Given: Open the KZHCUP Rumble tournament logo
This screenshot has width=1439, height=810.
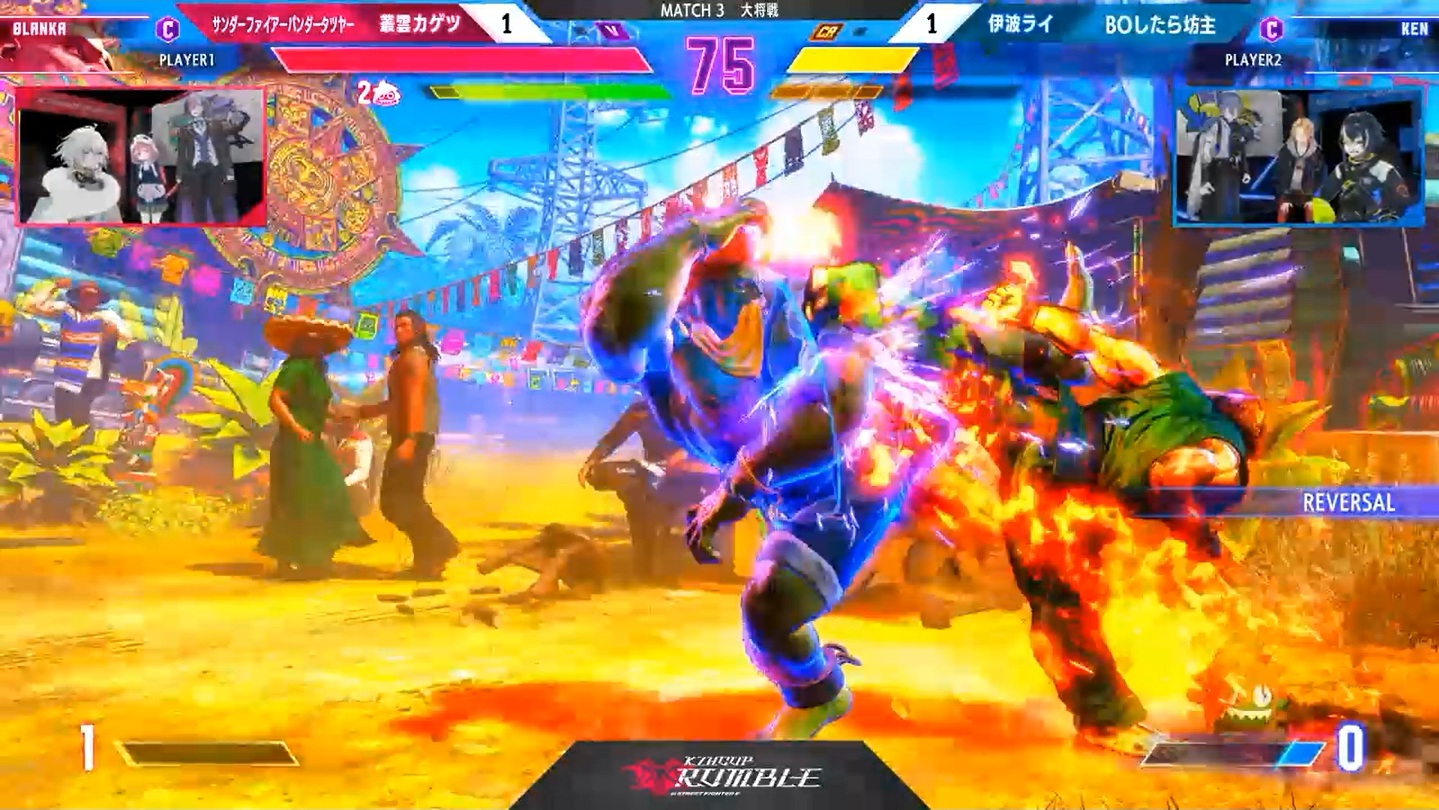Looking at the screenshot, I should coord(720,775).
